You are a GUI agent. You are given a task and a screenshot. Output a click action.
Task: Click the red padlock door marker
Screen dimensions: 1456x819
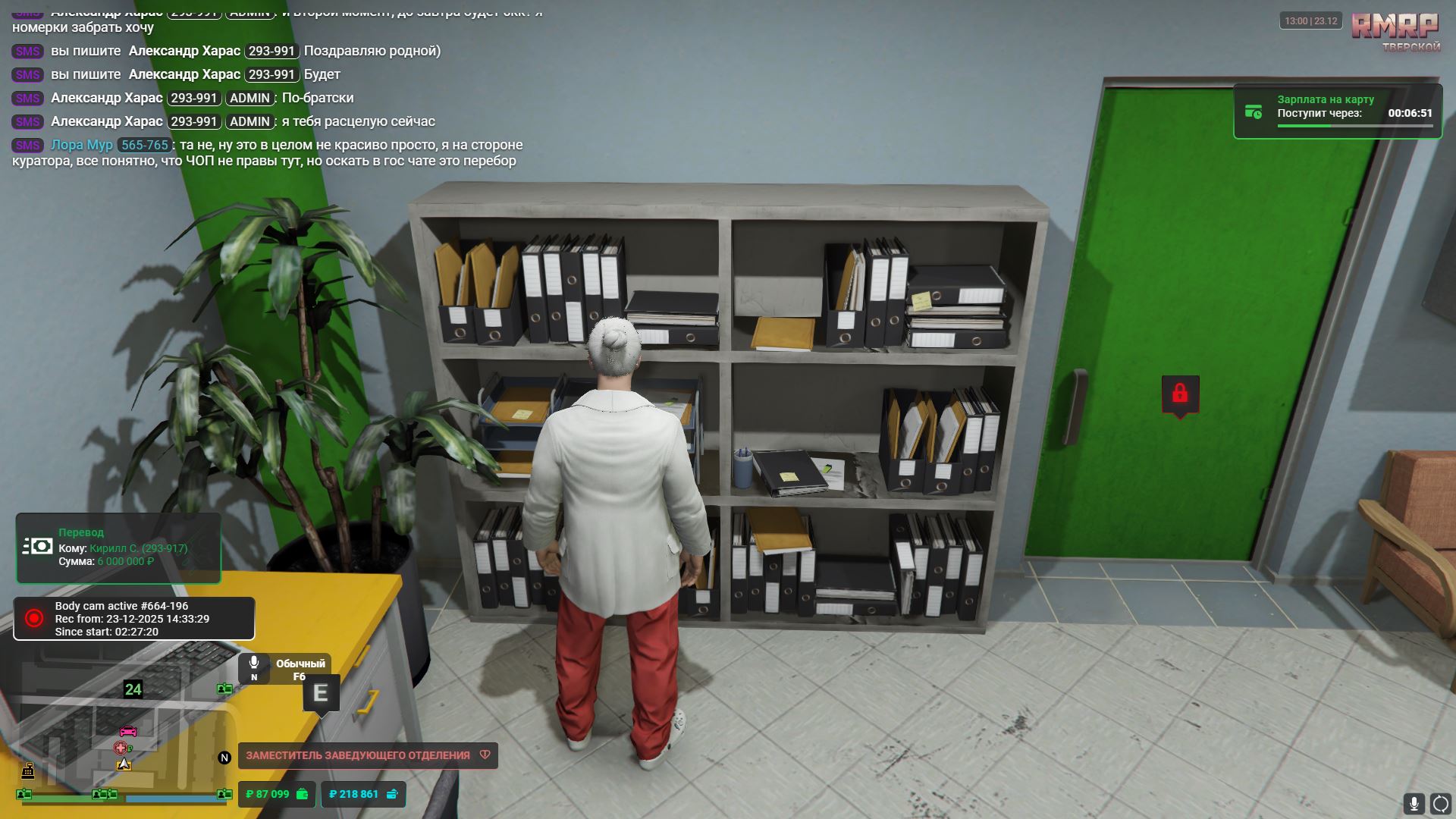(x=1179, y=394)
